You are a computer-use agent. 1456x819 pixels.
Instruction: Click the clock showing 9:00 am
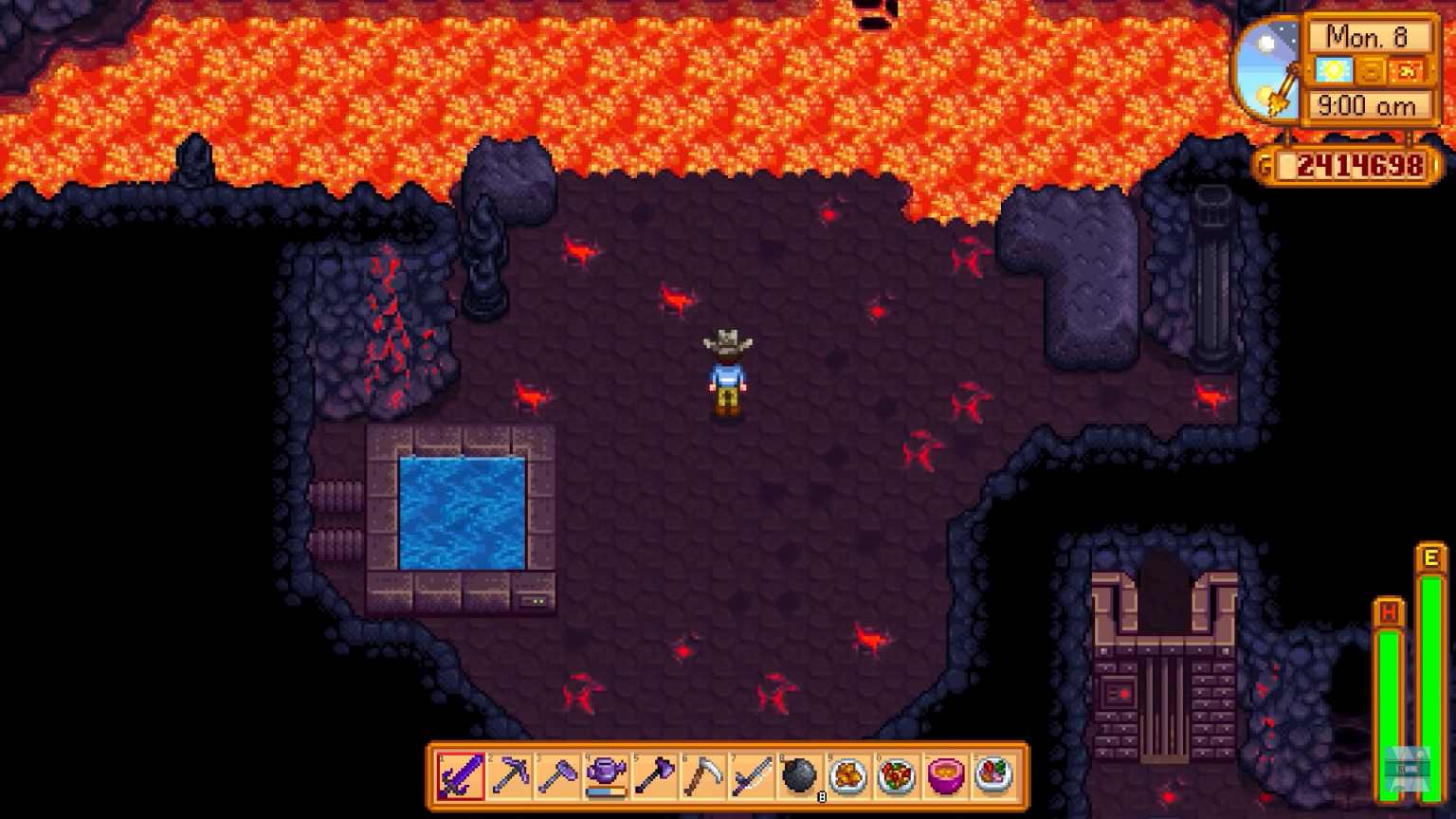[1365, 105]
